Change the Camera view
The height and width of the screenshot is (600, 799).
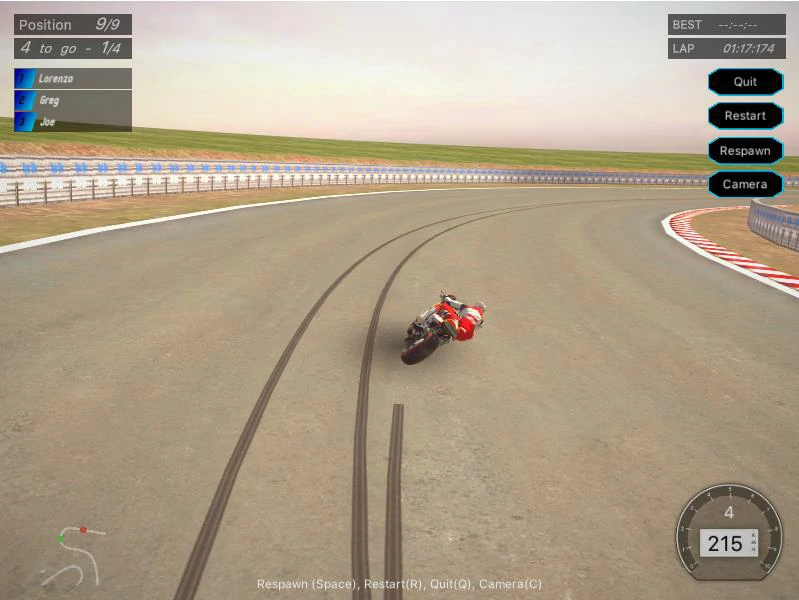[x=745, y=185]
